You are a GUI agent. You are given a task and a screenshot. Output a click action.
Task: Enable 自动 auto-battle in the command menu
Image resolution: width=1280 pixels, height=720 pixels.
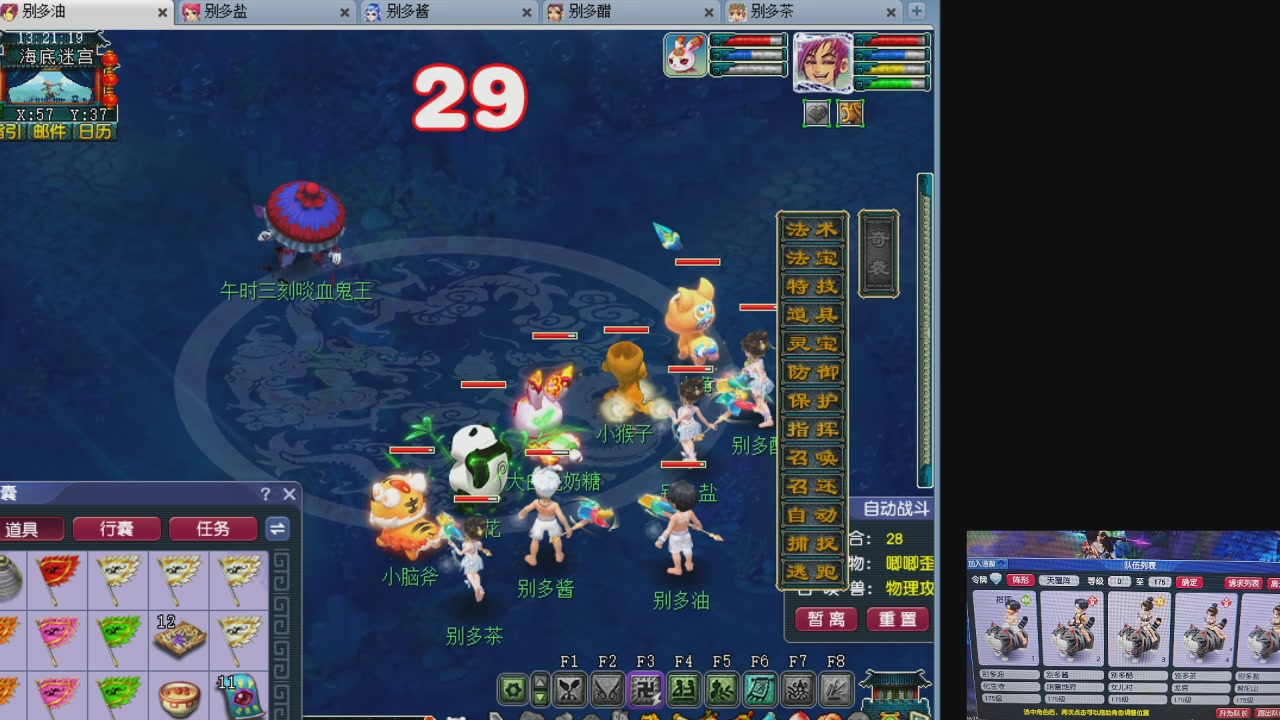(x=812, y=517)
